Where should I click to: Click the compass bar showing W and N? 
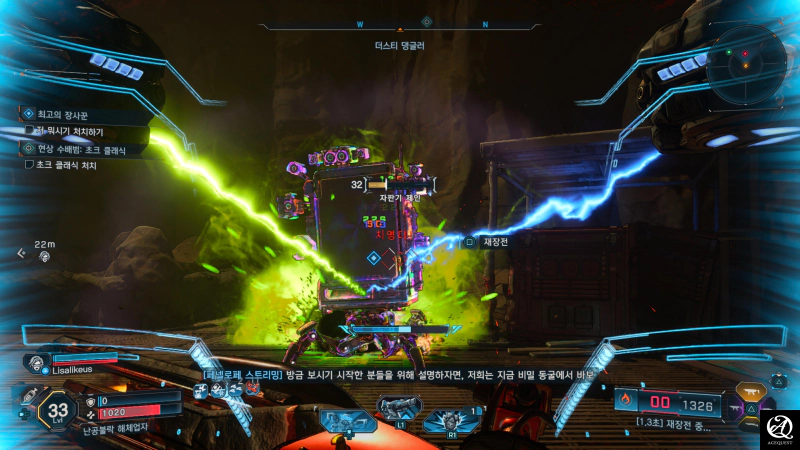pos(426,24)
